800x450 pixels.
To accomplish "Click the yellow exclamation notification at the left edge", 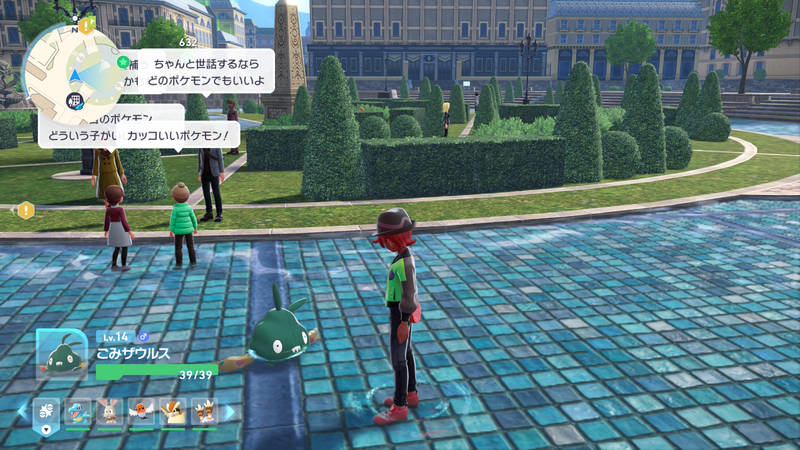I will pyautogui.click(x=25, y=210).
